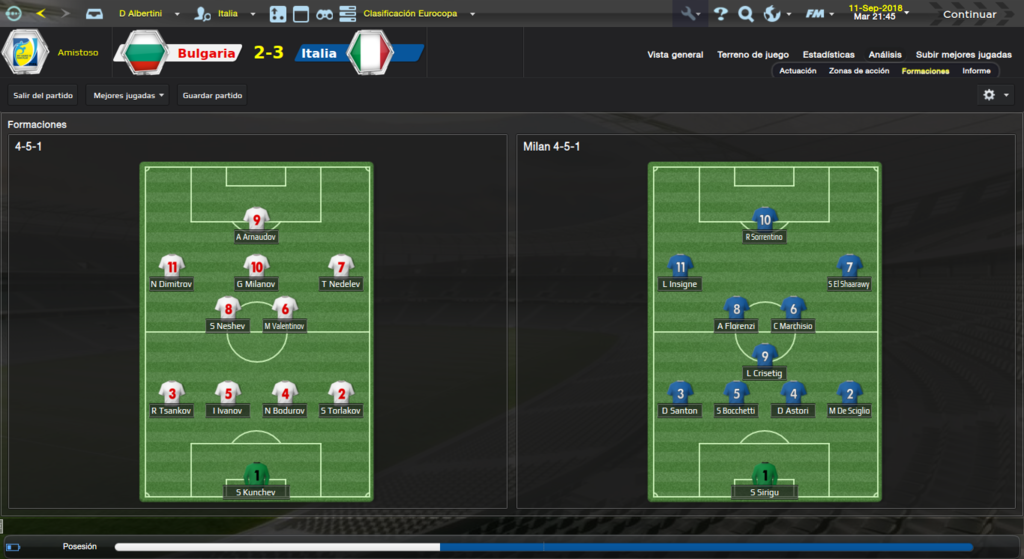Image resolution: width=1024 pixels, height=559 pixels.
Task: Click the Continuar button
Action: pos(968,14)
